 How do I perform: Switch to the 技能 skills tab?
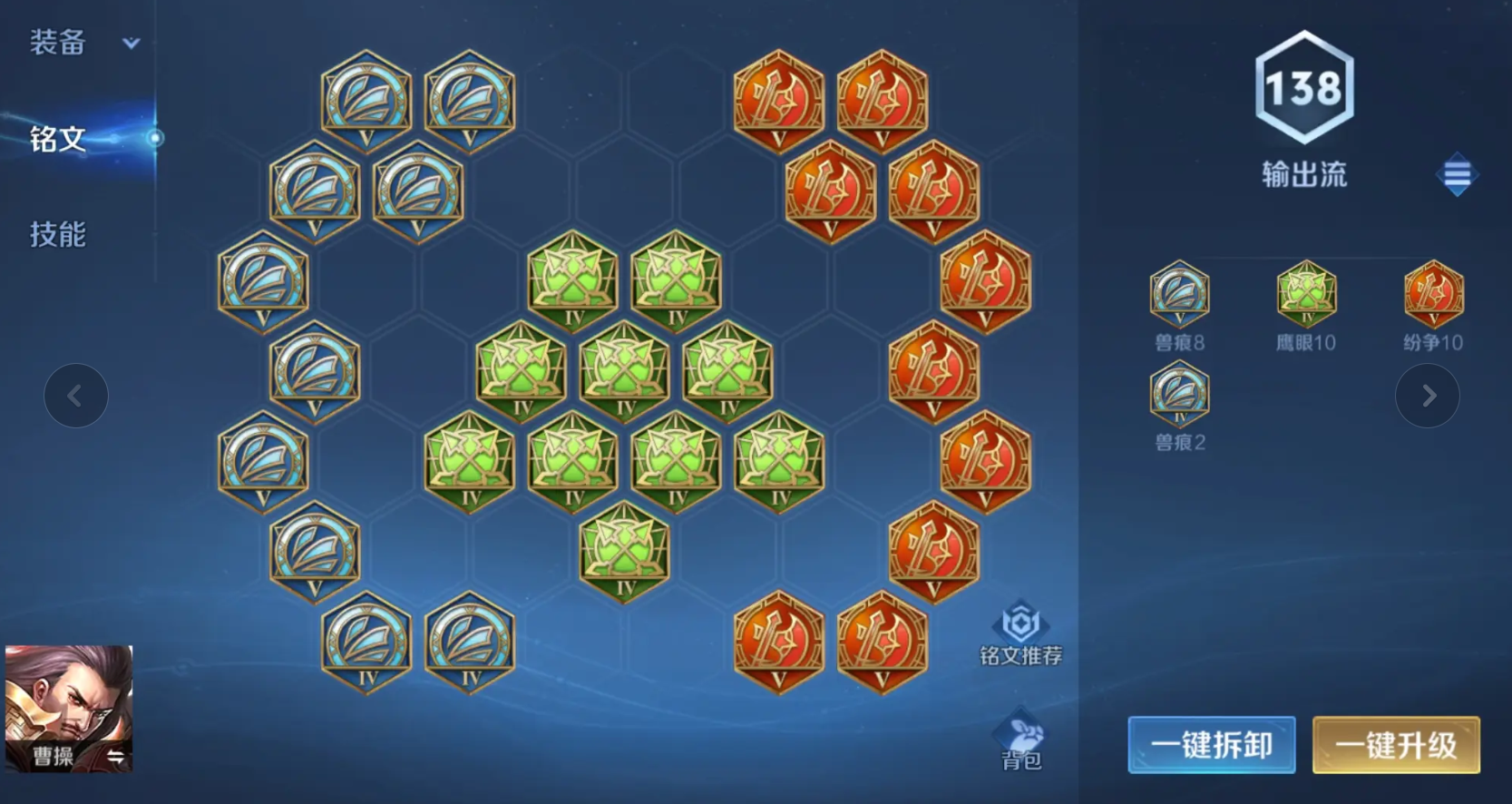[x=58, y=235]
